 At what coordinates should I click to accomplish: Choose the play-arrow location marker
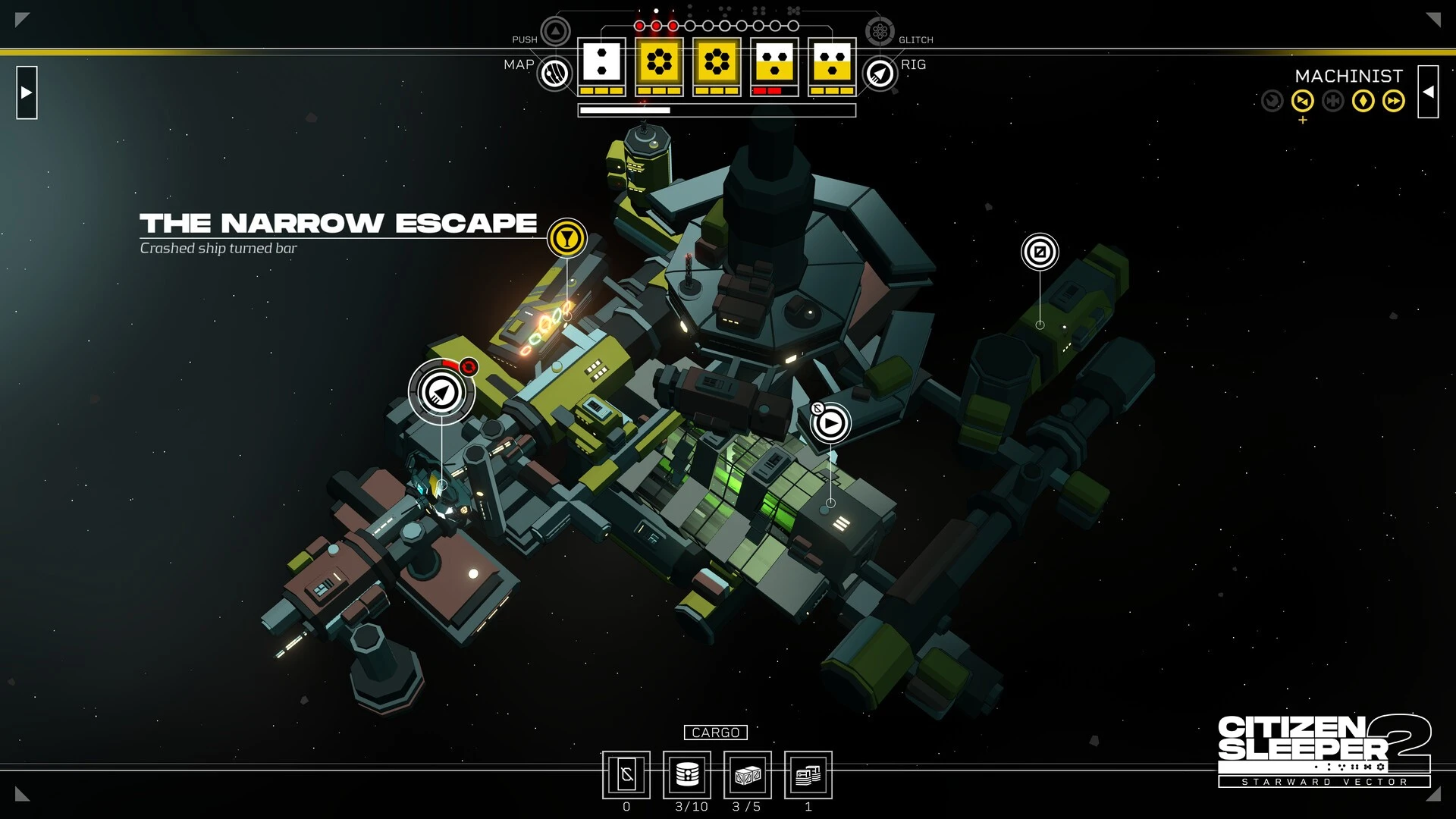(830, 423)
